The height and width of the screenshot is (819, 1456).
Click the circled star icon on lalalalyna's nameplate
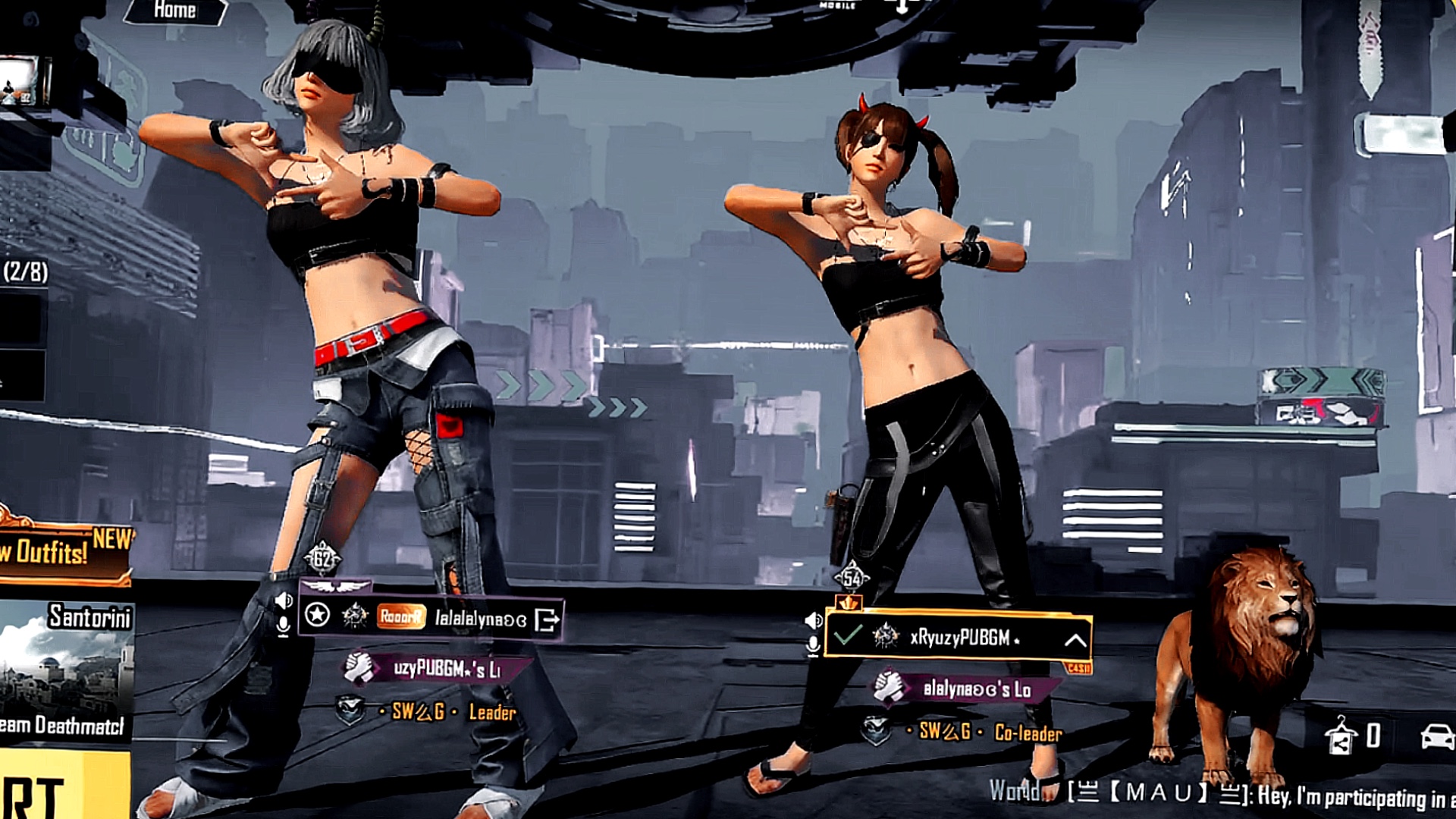[317, 615]
